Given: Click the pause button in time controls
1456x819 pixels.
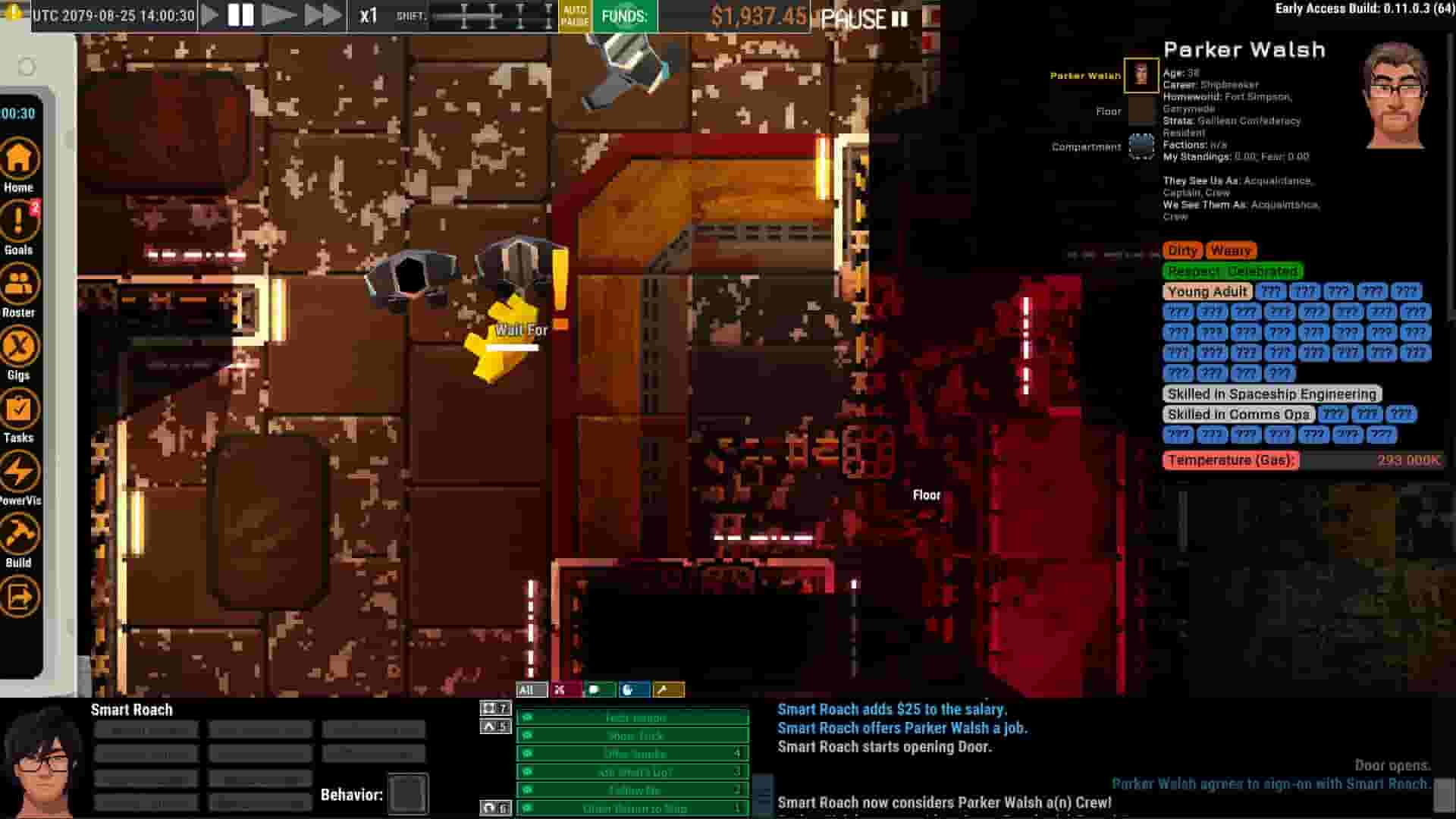Looking at the screenshot, I should pos(241,13).
